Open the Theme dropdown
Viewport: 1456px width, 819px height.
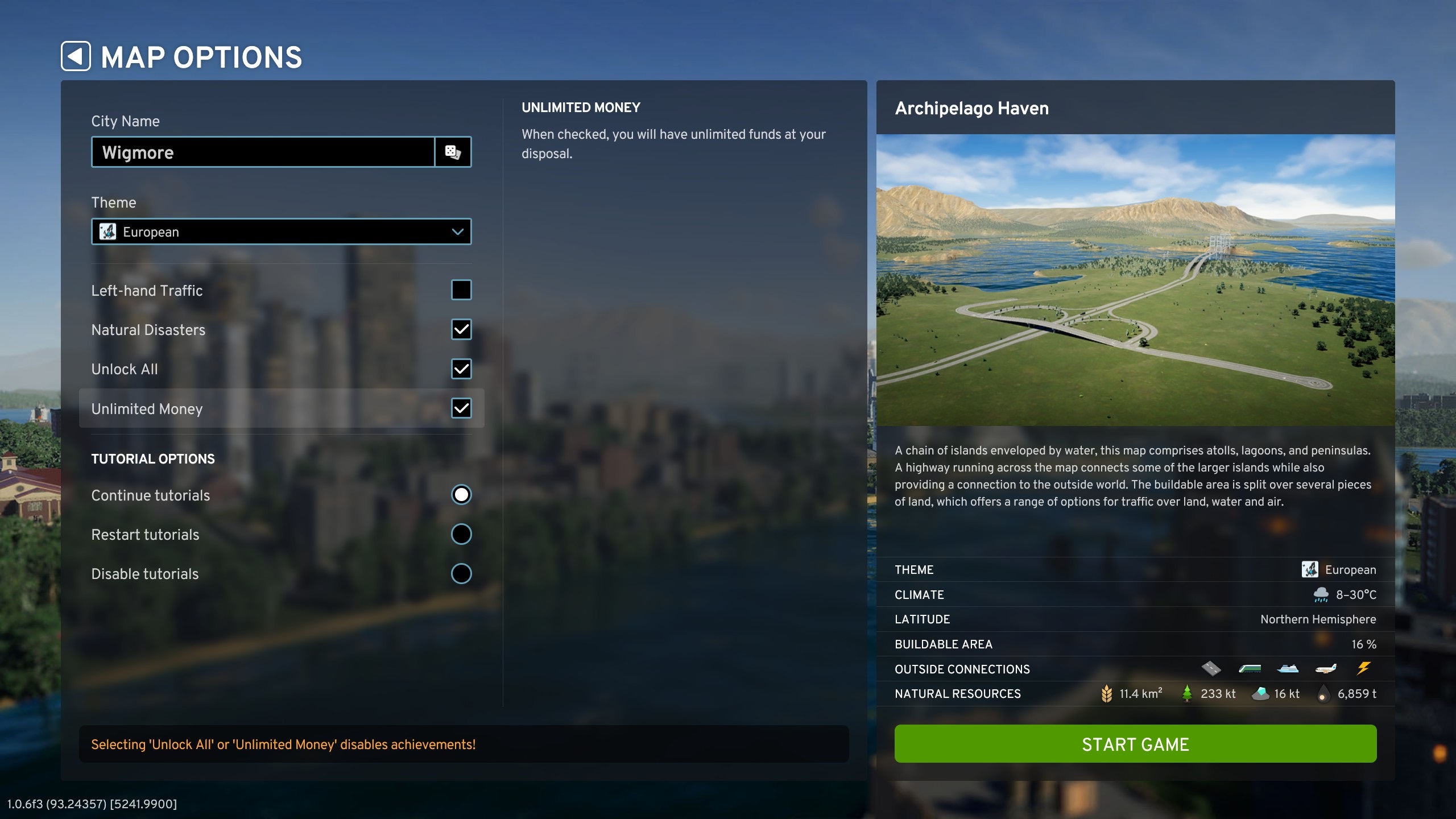coord(281,231)
